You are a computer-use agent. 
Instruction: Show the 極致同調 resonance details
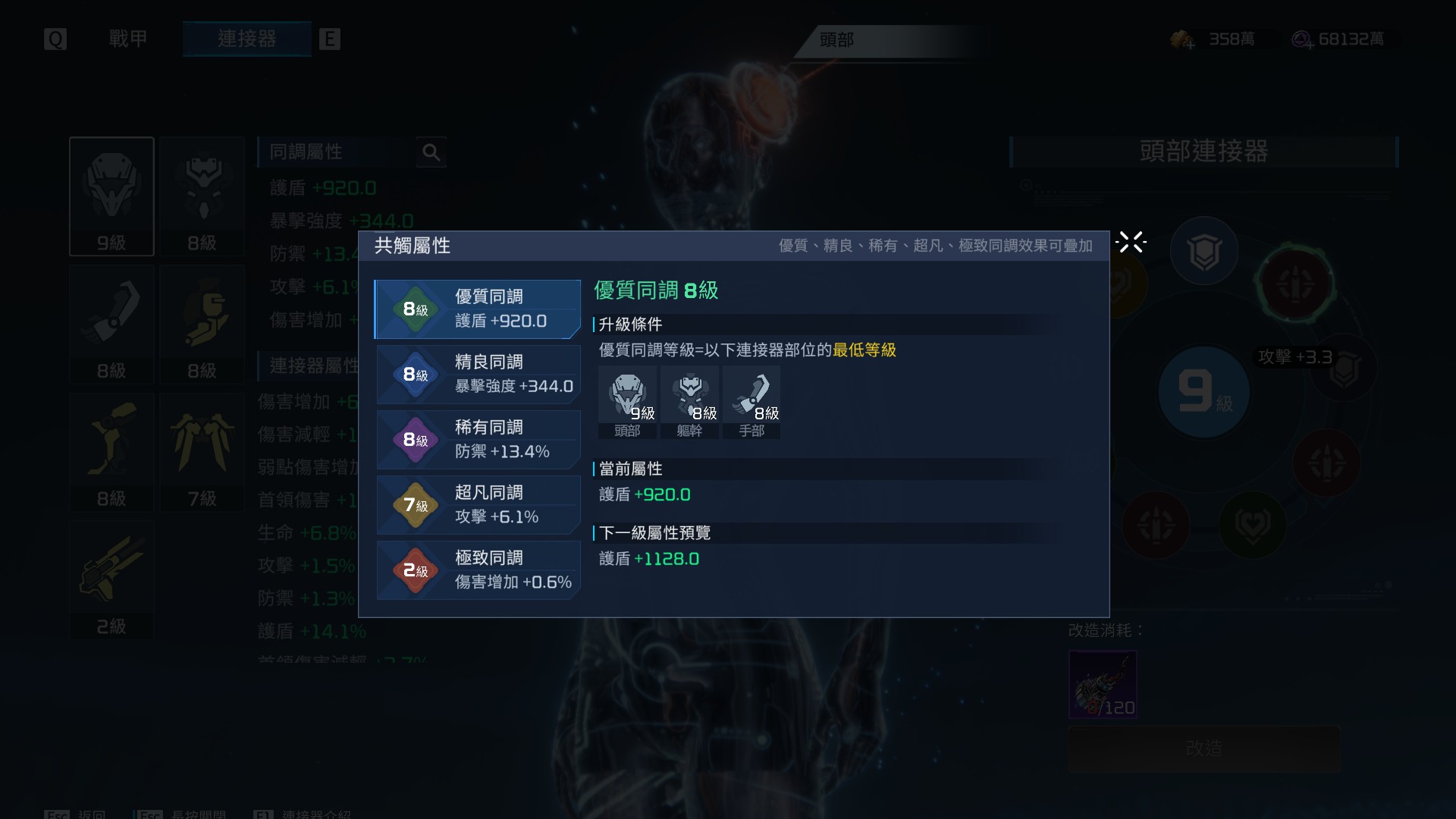coord(478,570)
